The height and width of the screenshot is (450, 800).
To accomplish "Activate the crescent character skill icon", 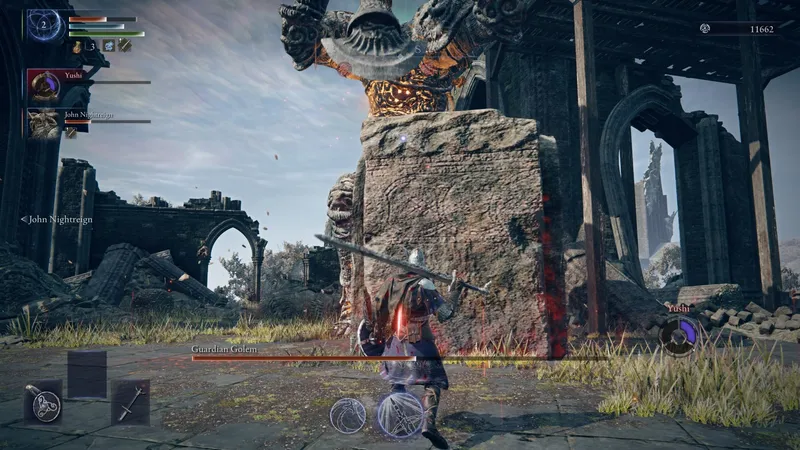I will tap(348, 414).
